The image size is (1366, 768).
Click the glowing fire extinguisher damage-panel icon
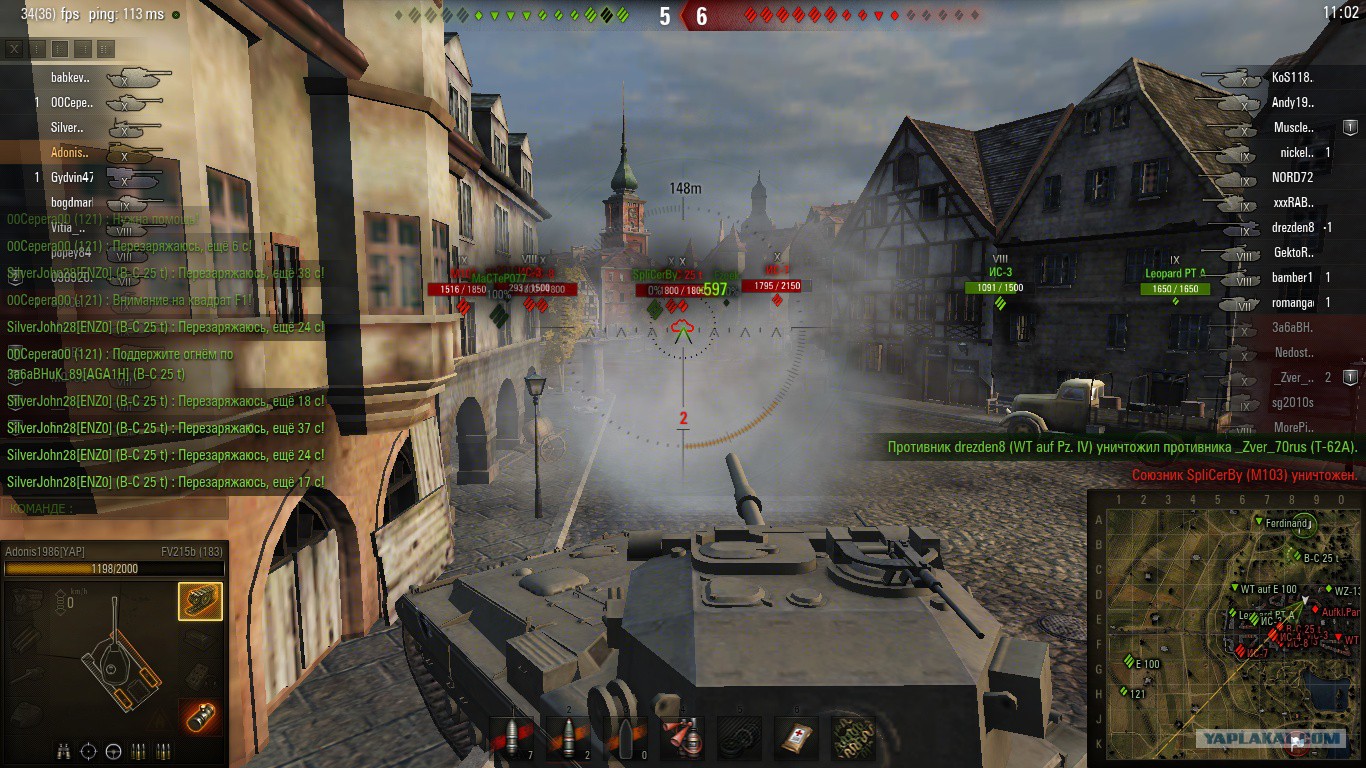(200, 718)
